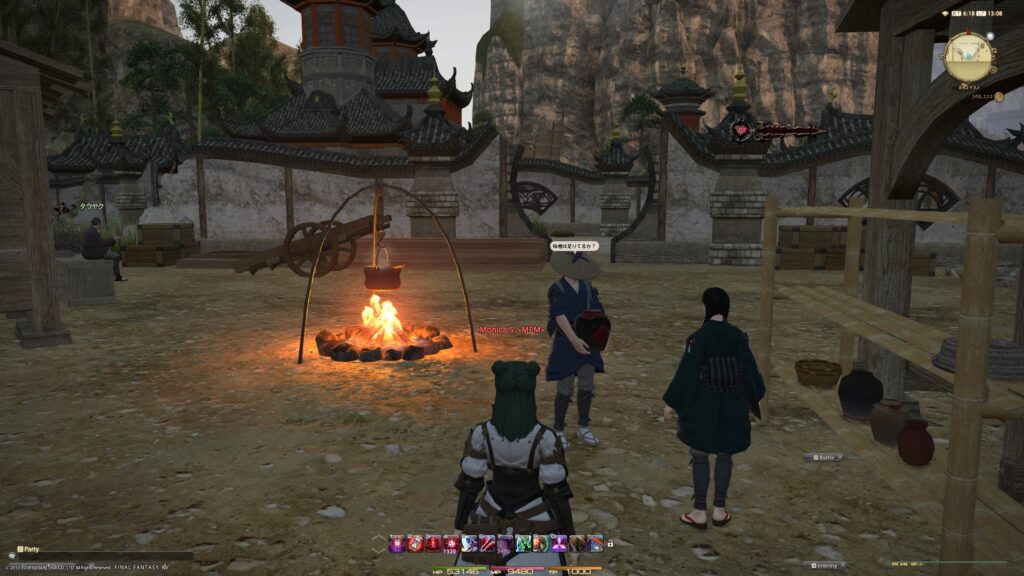Toggle the hotbar lock icon
The width and height of the screenshot is (1024, 576).
610,543
